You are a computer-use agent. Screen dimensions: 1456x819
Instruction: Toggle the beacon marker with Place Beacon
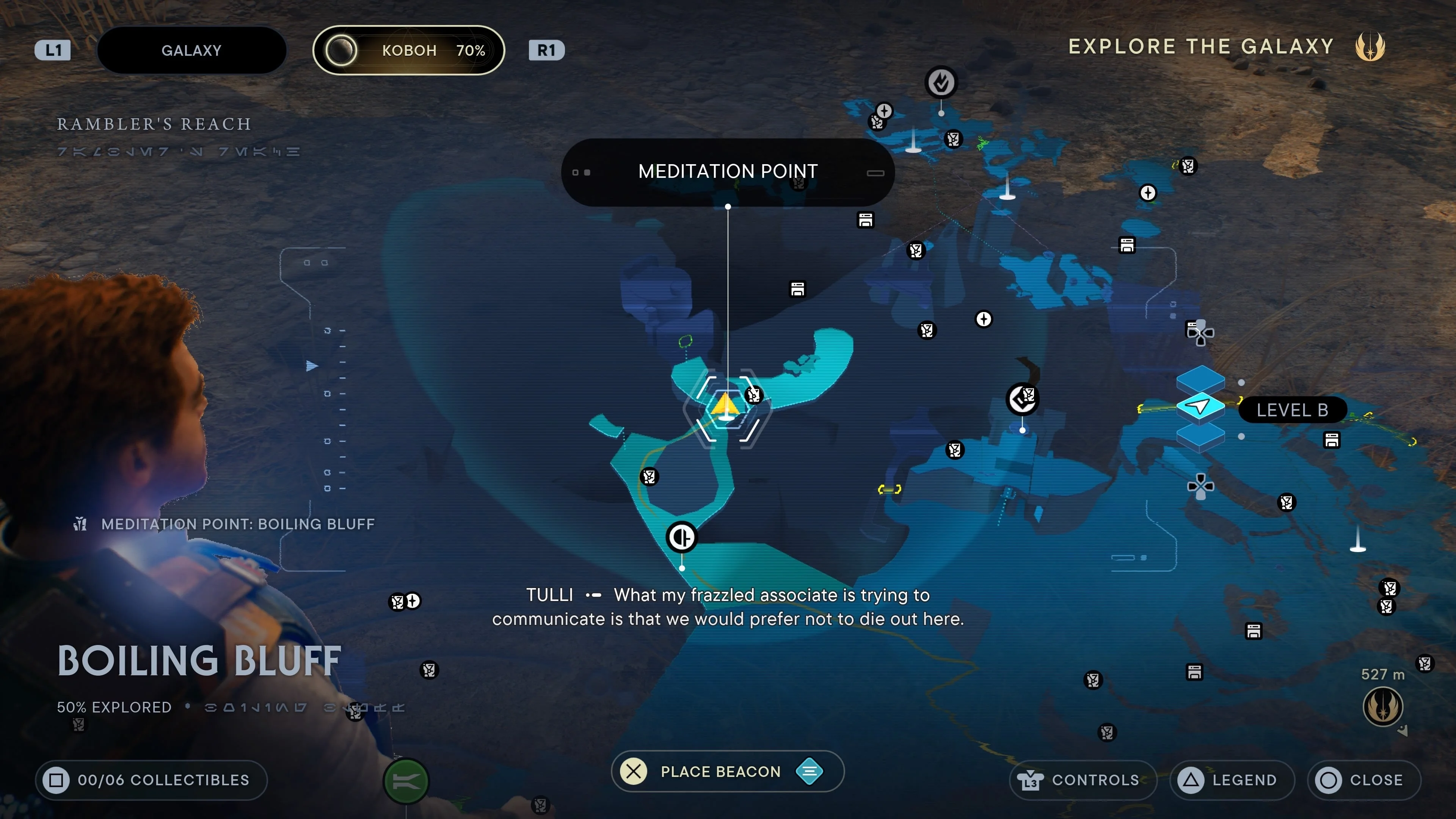(728, 772)
